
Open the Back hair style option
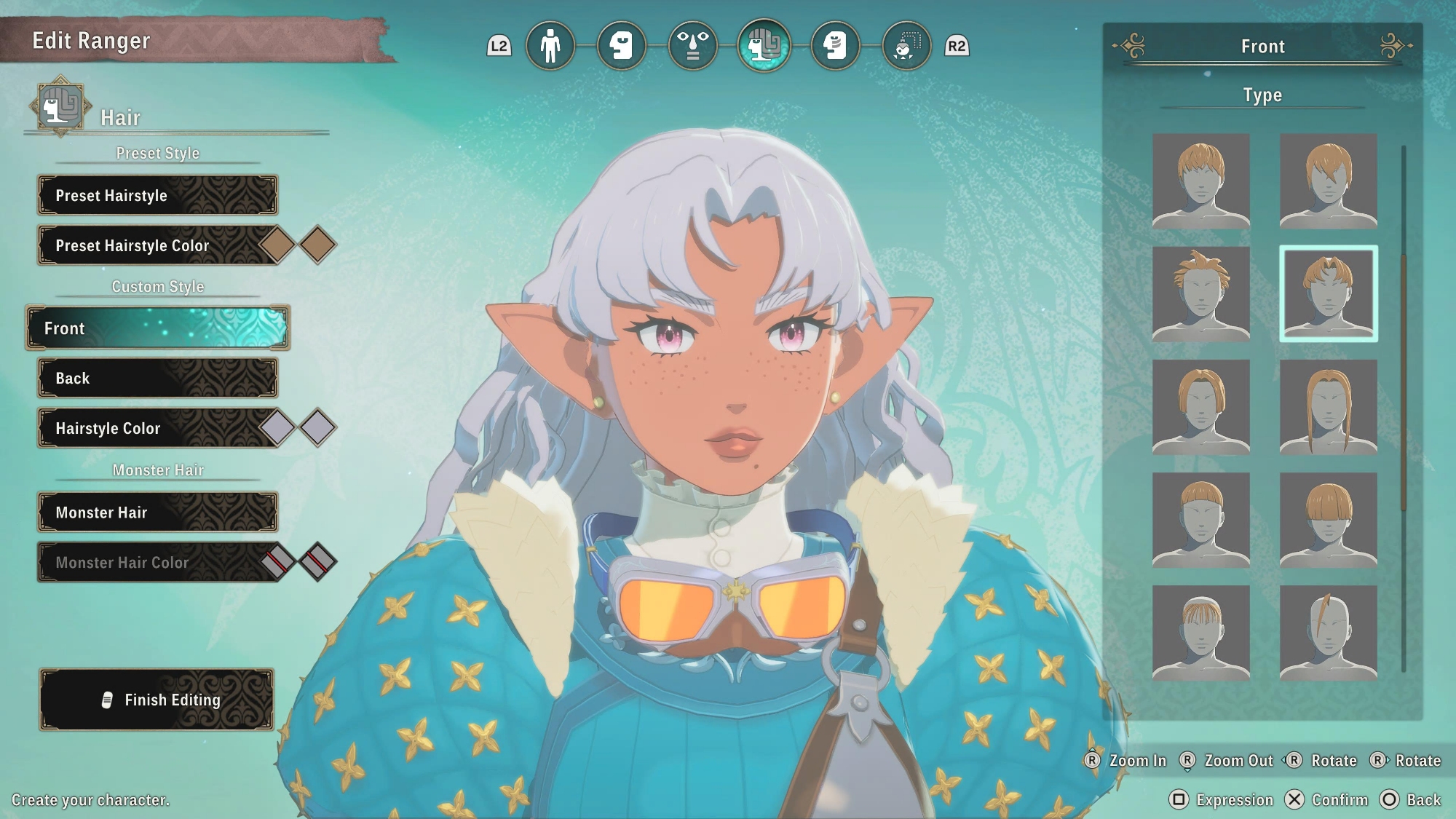[157, 378]
